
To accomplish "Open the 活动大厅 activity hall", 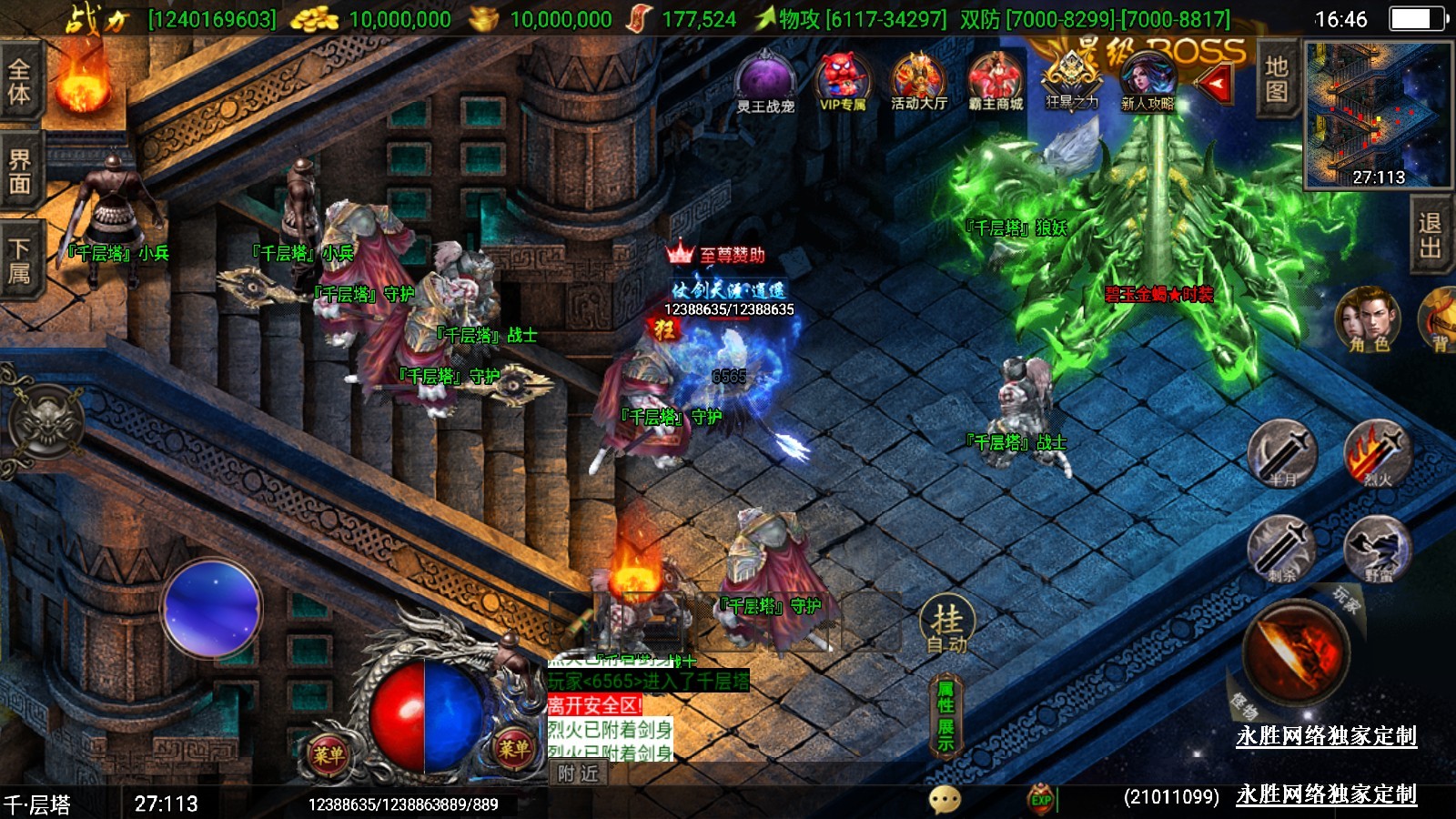I will [918, 81].
